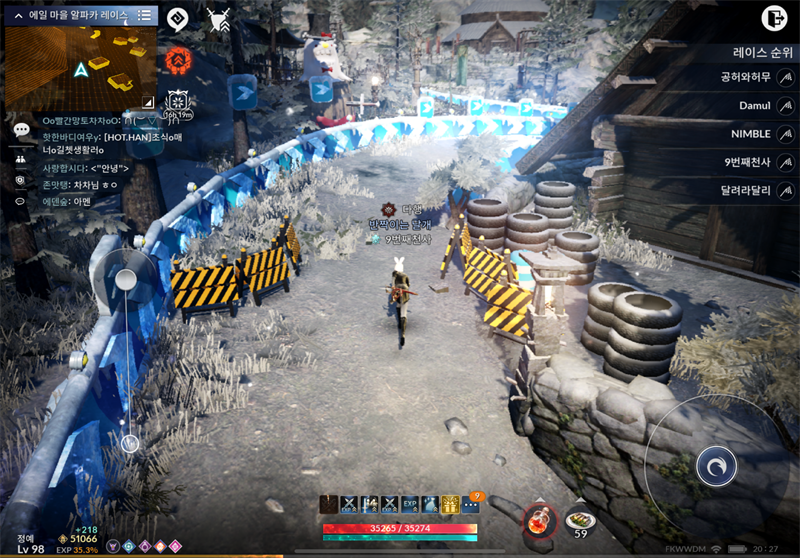800x558 pixels.
Task: Open the list menu beside the race title
Action: pyautogui.click(x=144, y=15)
